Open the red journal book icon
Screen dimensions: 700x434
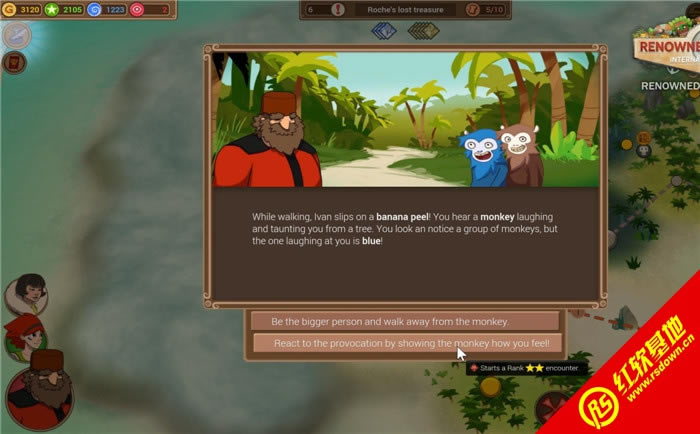click(14, 63)
